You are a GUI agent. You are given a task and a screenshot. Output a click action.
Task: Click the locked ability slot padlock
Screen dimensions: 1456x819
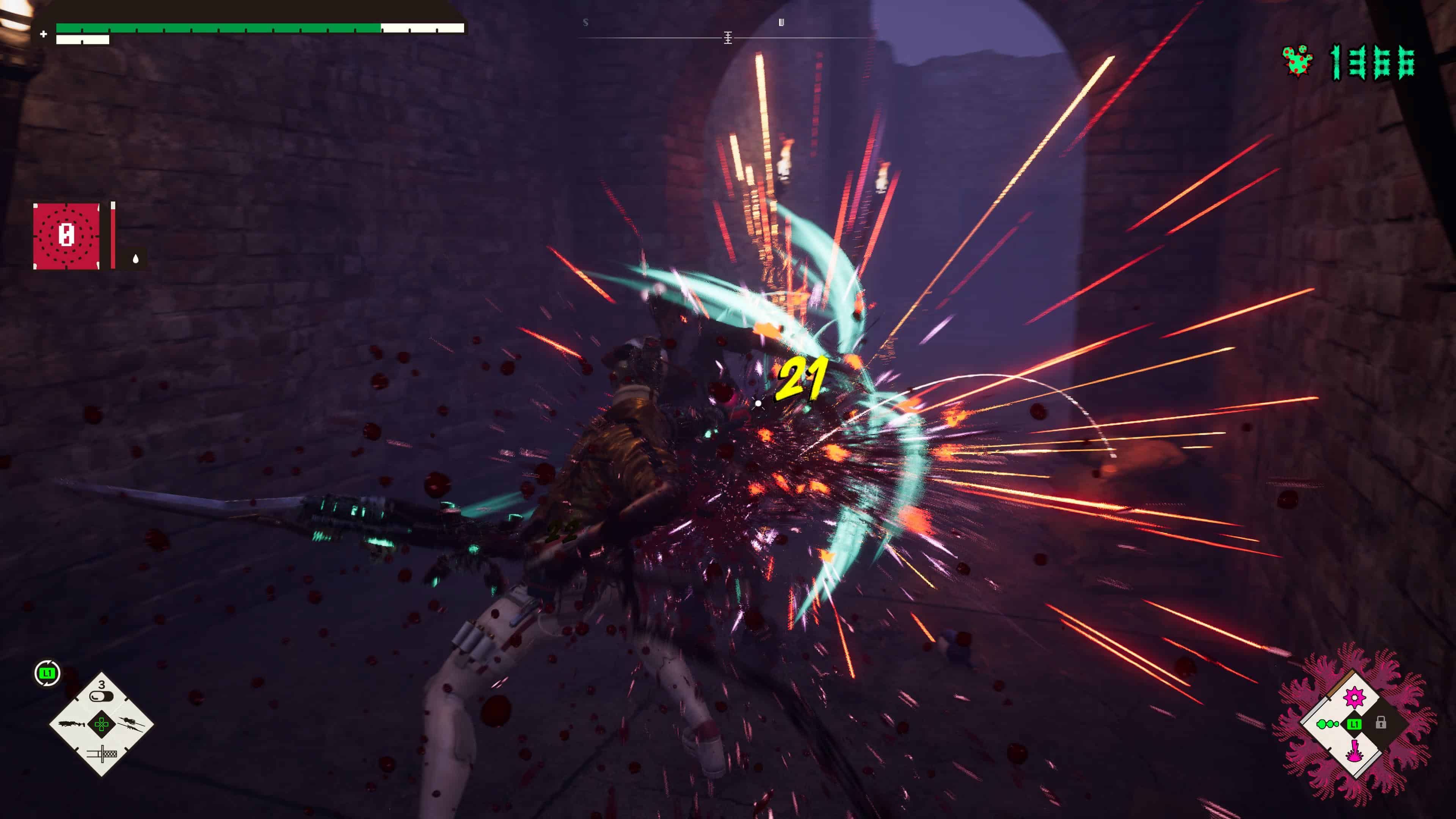[1381, 723]
